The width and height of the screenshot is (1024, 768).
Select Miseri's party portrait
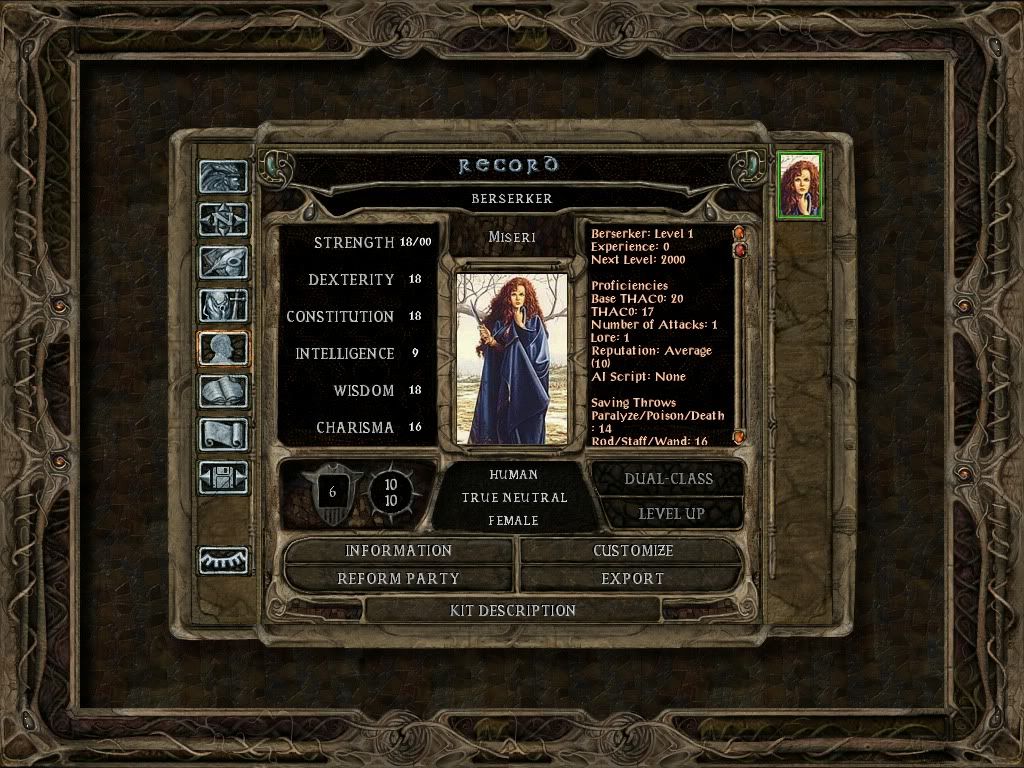click(x=800, y=186)
